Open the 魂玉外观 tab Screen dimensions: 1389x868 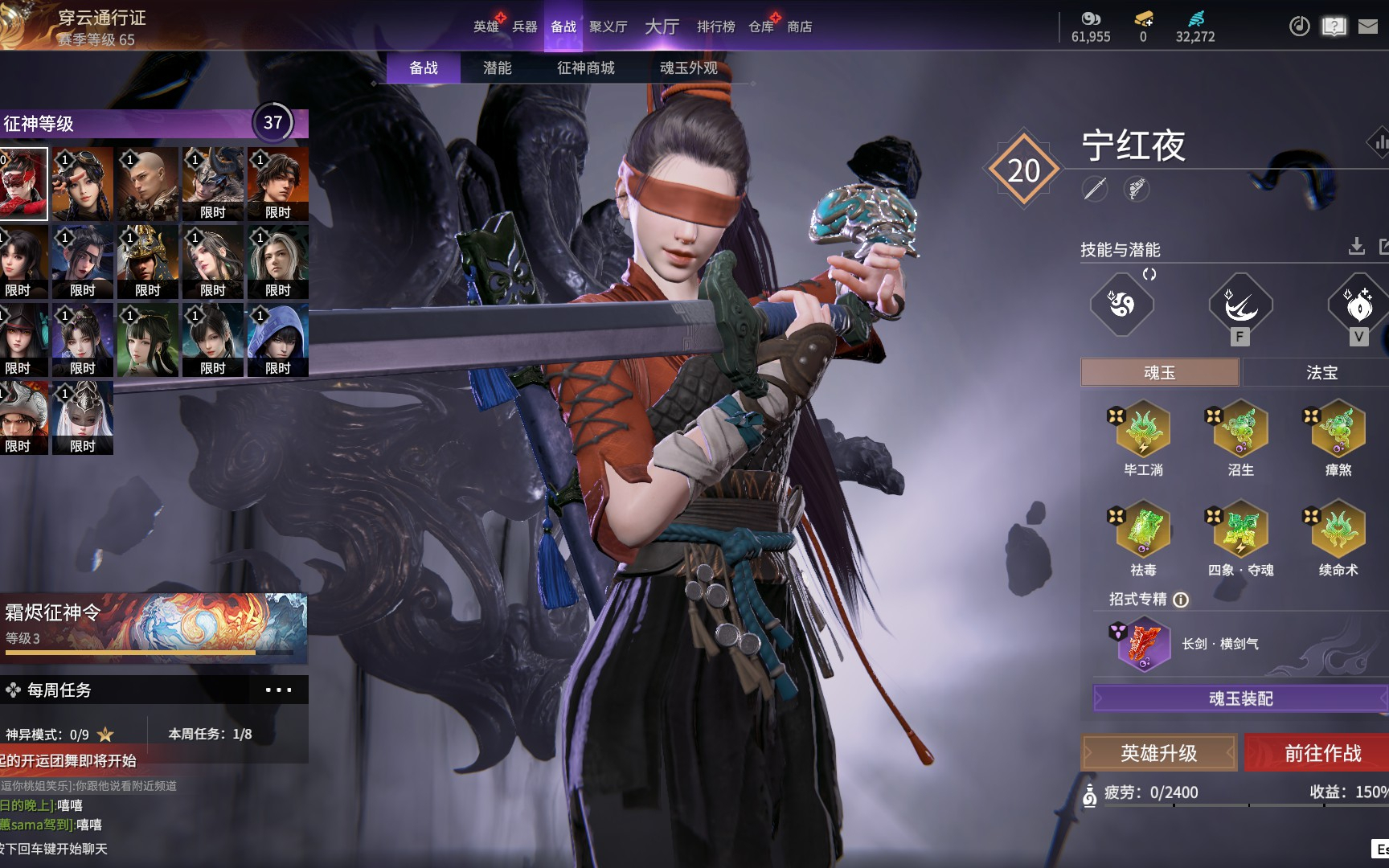coord(688,68)
